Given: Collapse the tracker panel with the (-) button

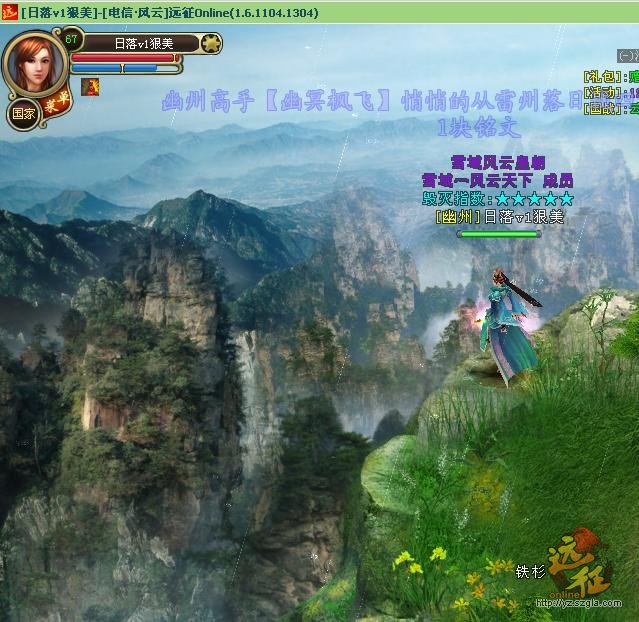Looking at the screenshot, I should [627, 56].
